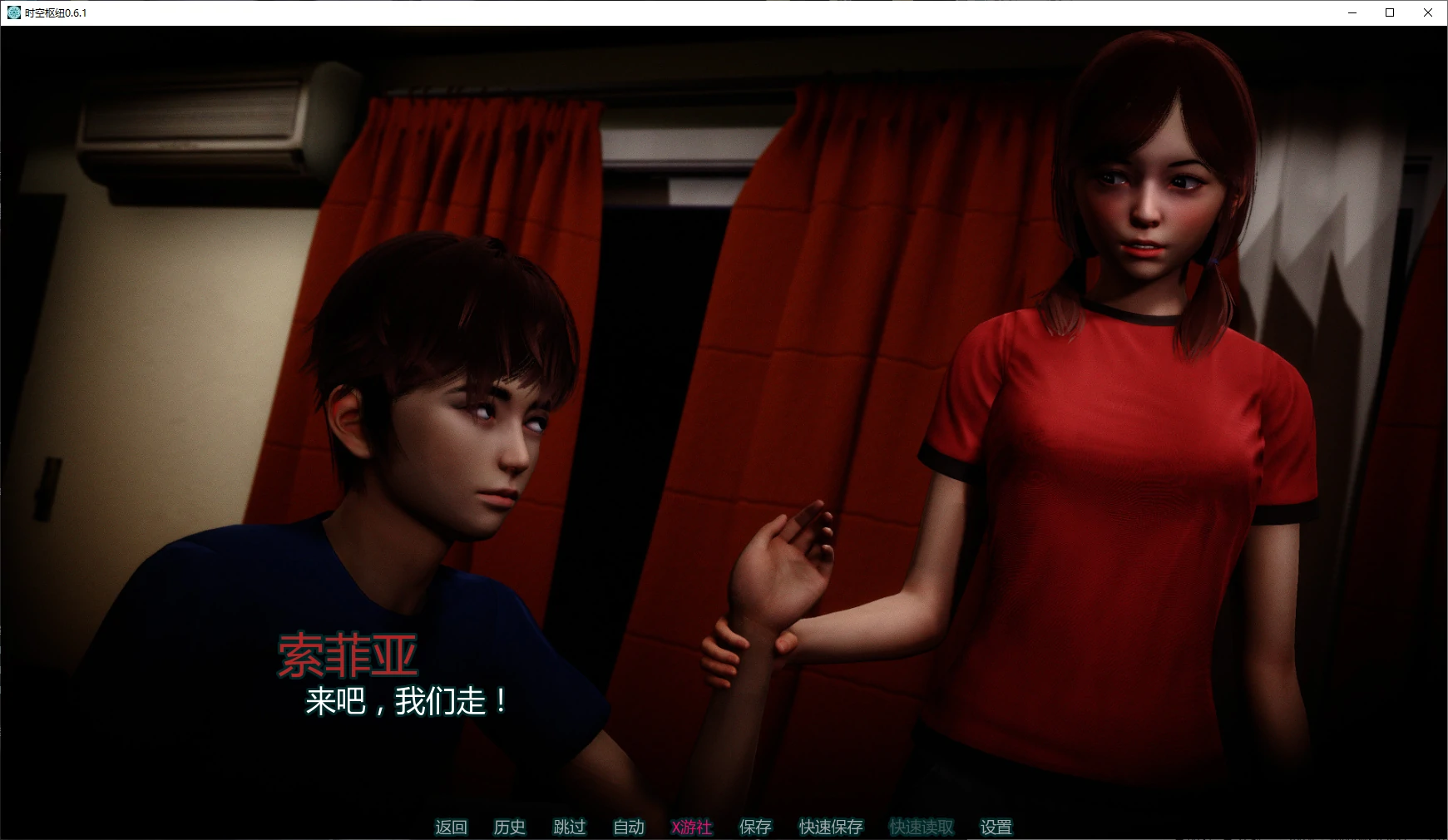
Task: Open the 历史 dialogue history
Action: (510, 827)
